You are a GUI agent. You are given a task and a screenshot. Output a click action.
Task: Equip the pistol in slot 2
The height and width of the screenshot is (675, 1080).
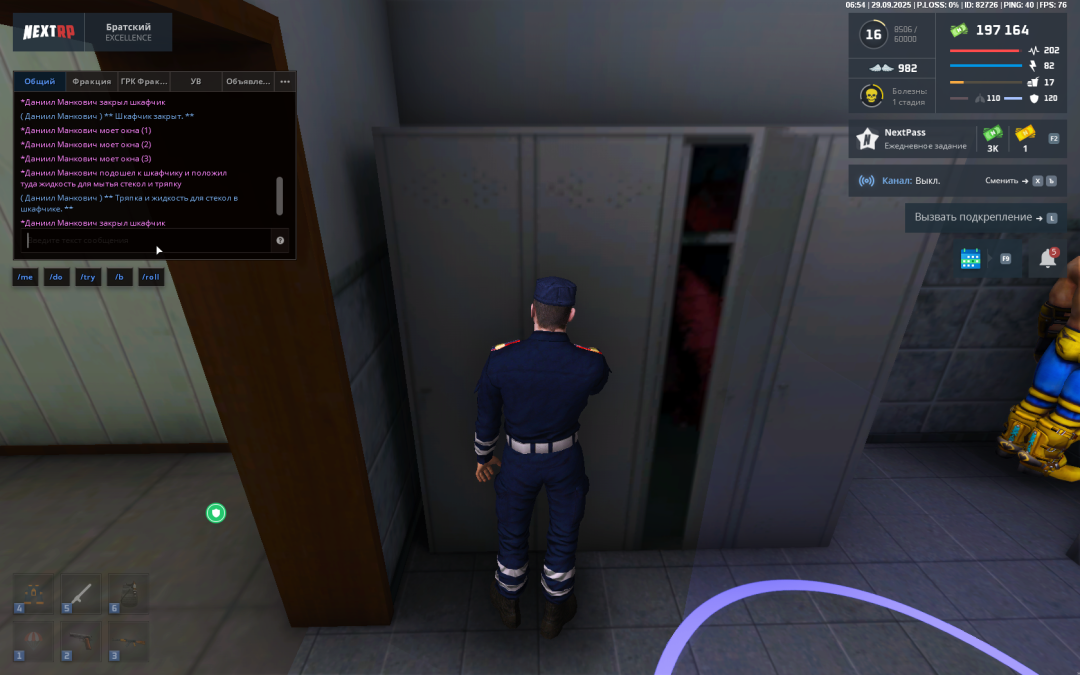pyautogui.click(x=81, y=640)
